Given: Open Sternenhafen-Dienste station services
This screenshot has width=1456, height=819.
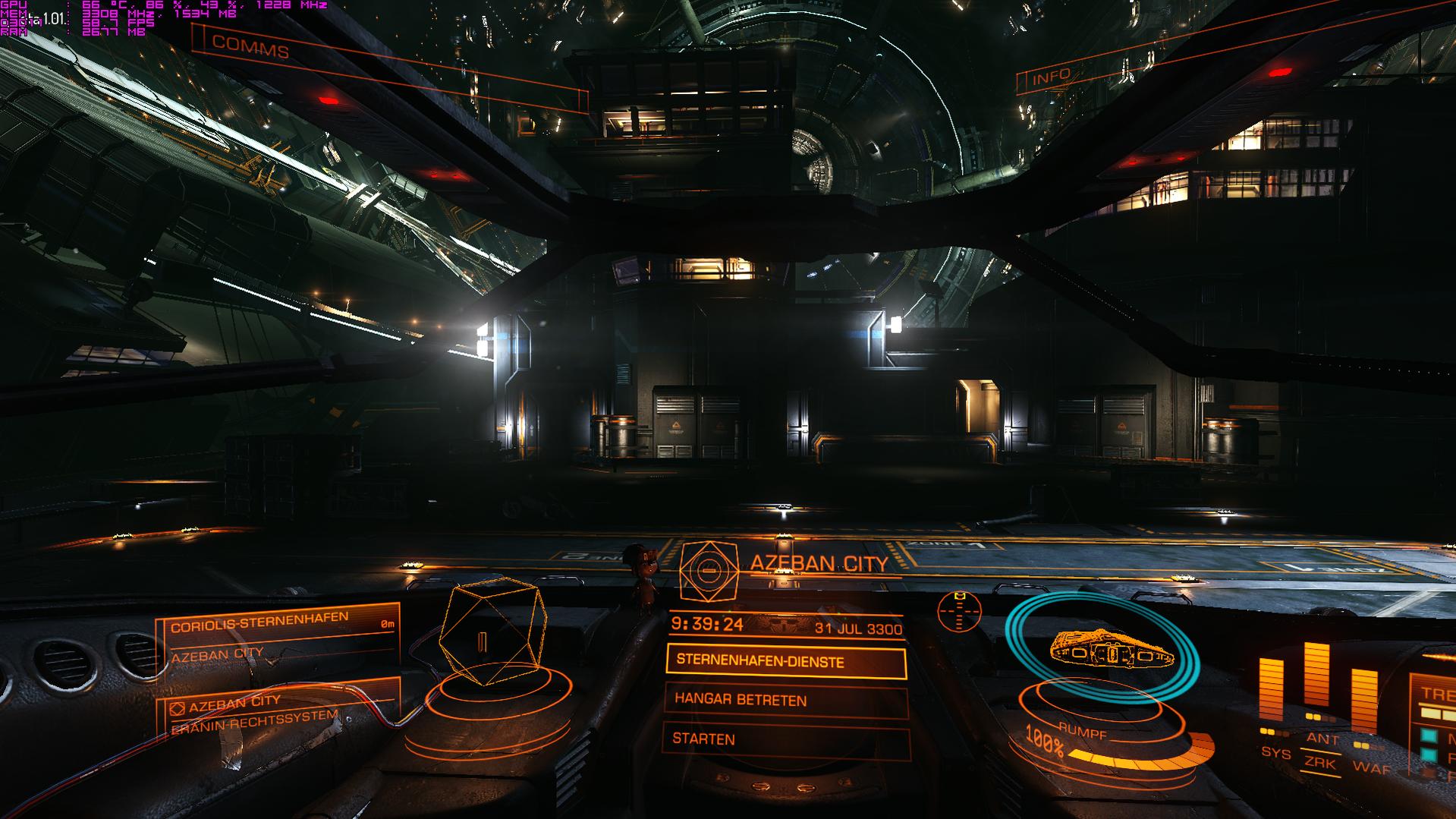Looking at the screenshot, I should [785, 662].
